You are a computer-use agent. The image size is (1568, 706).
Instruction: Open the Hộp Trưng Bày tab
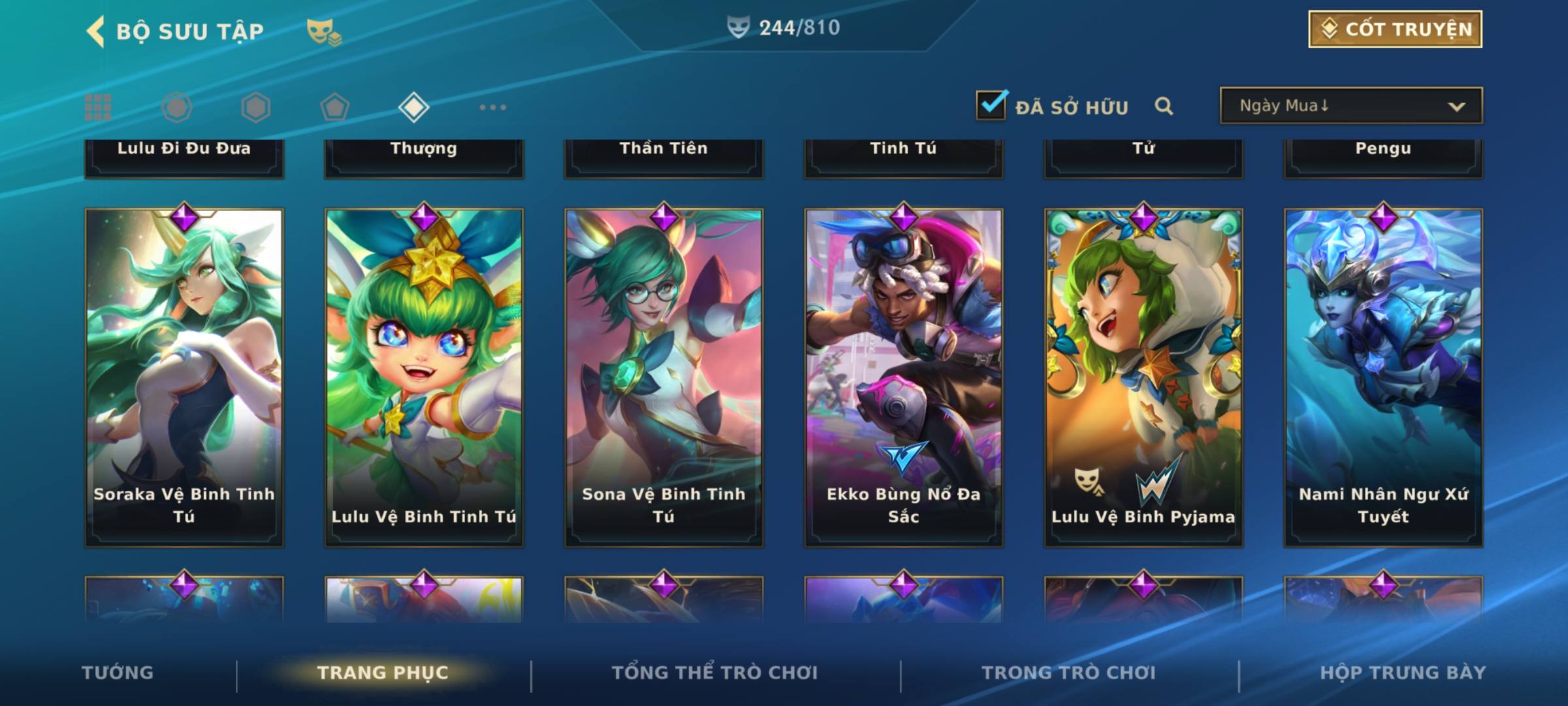[1403, 673]
